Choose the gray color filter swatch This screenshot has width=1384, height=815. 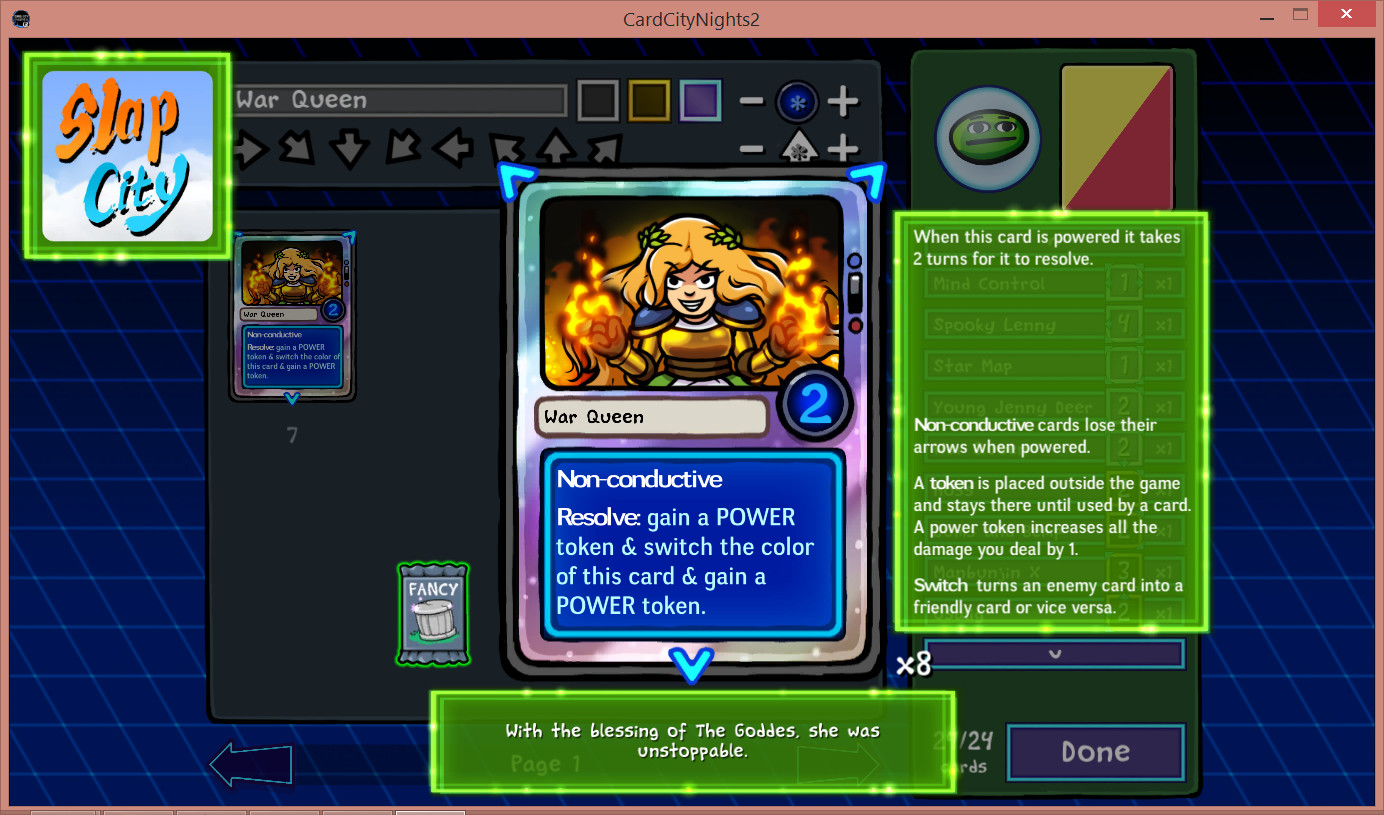point(599,100)
